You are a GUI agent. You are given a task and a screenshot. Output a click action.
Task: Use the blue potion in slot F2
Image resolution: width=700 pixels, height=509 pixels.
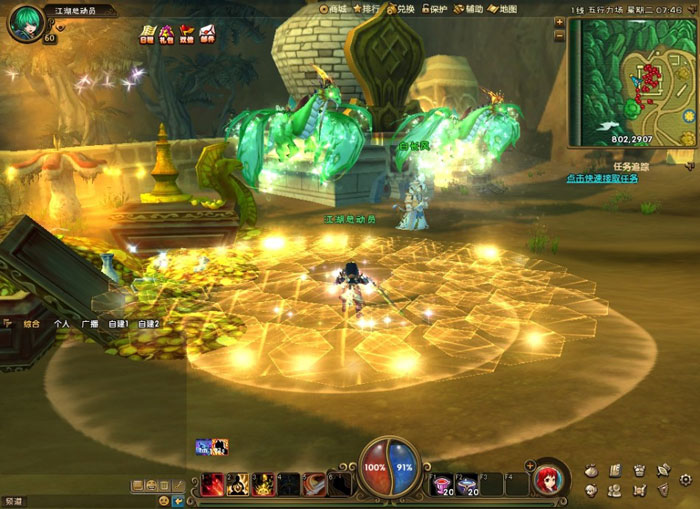coord(466,485)
